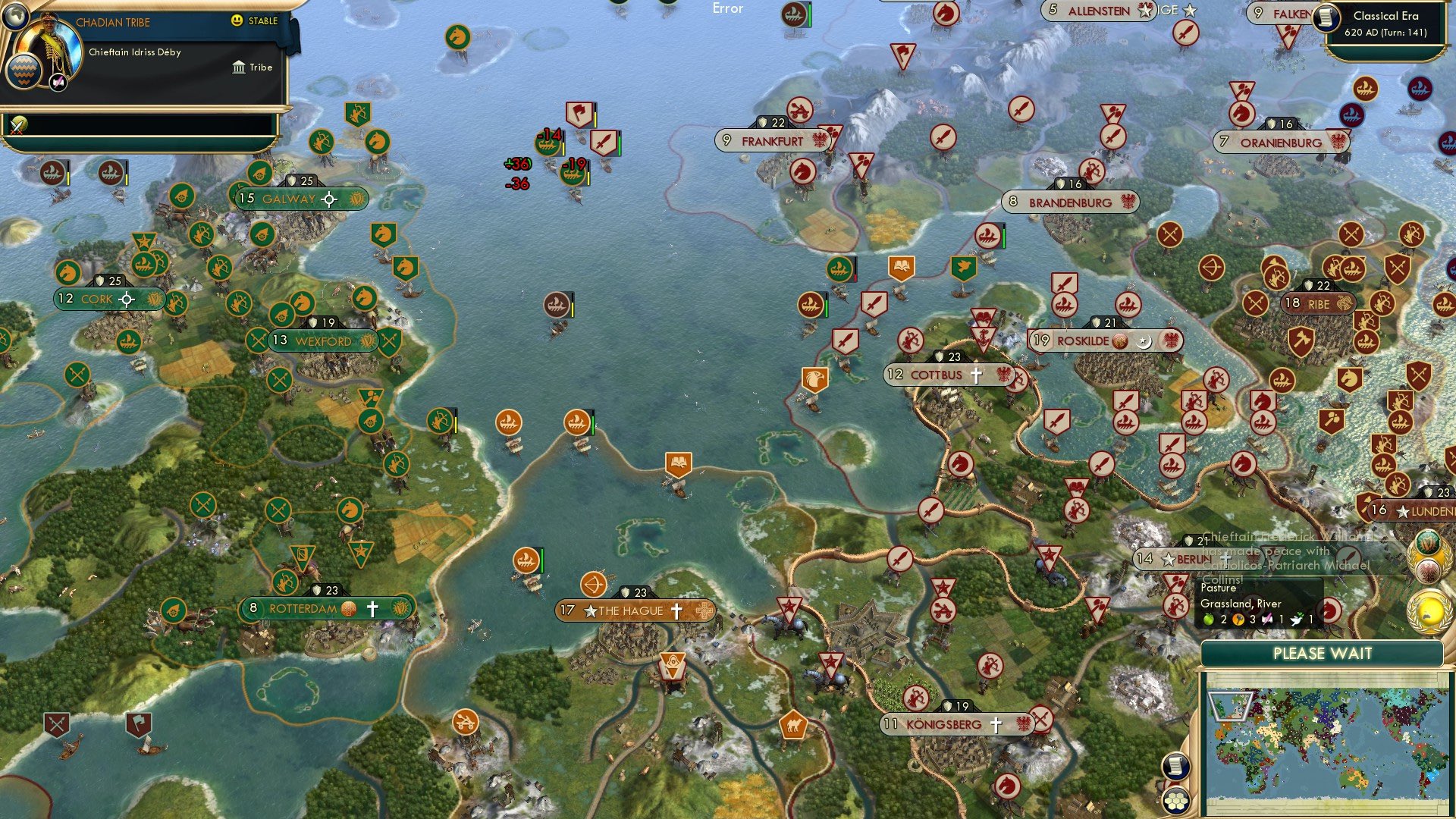Expand the Roskilde city banner

tap(1106, 340)
